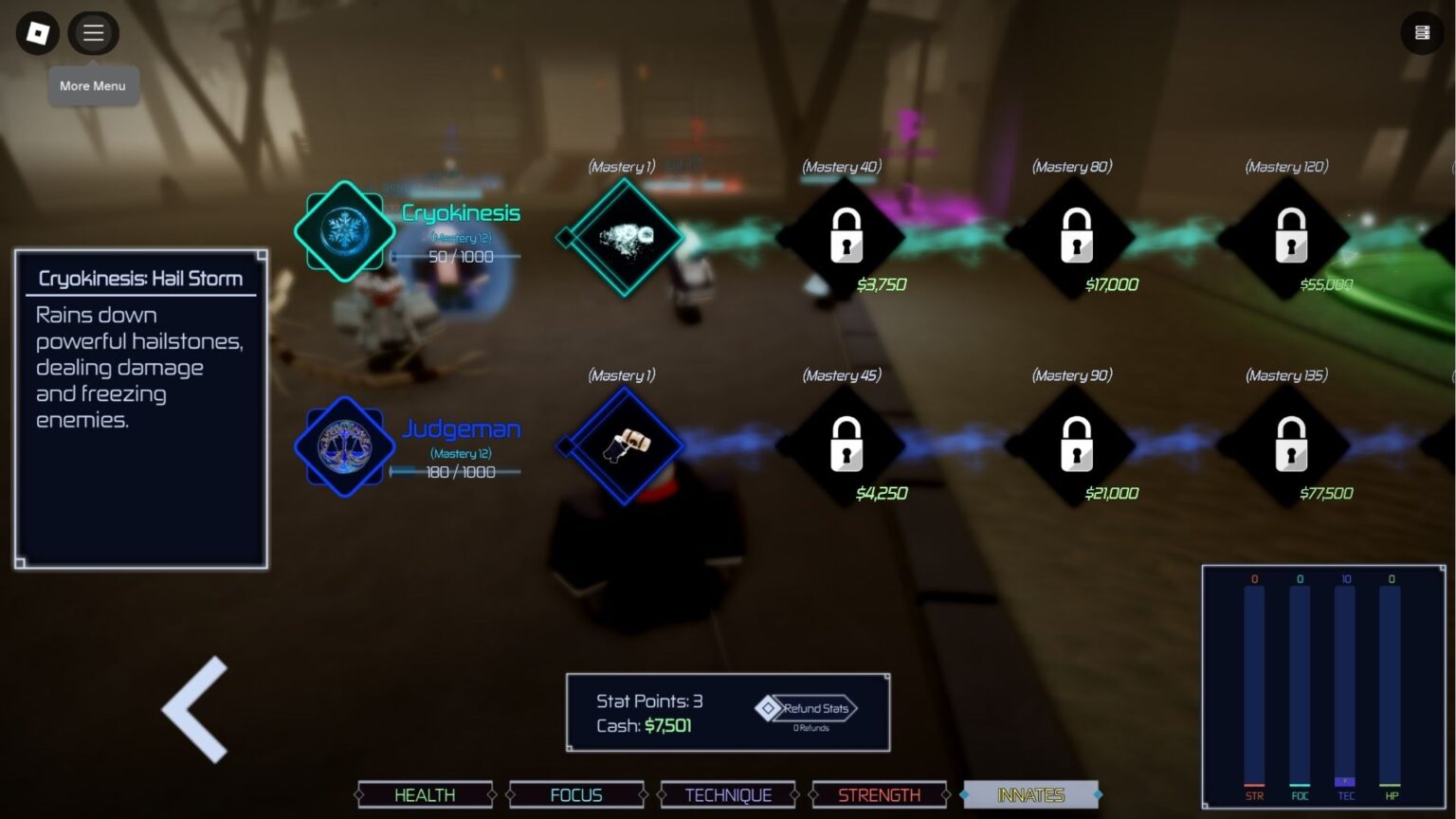Click the Refund Stats button
The image size is (1456, 819).
click(808, 708)
